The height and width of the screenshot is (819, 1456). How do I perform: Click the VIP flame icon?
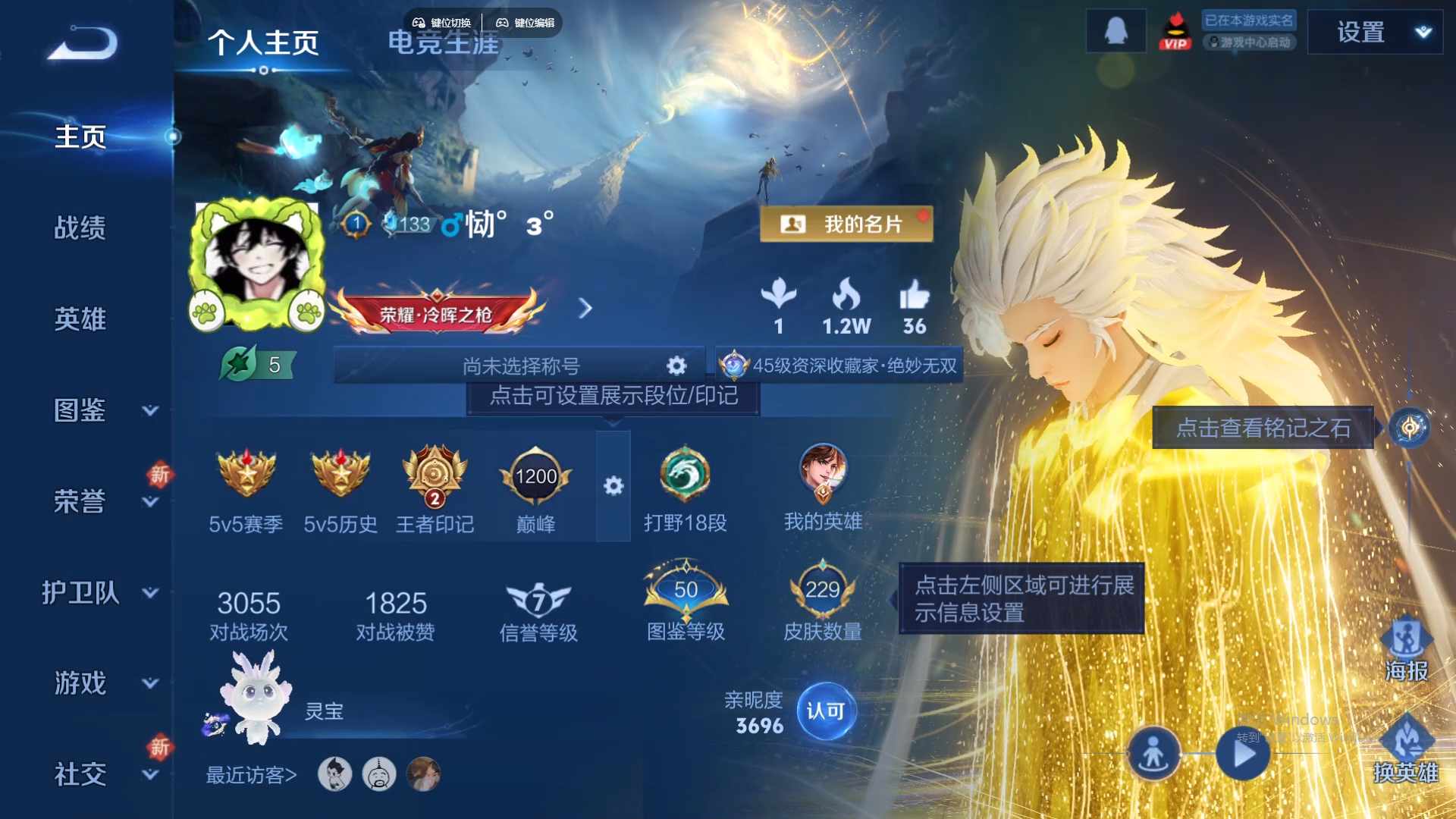(x=1176, y=31)
